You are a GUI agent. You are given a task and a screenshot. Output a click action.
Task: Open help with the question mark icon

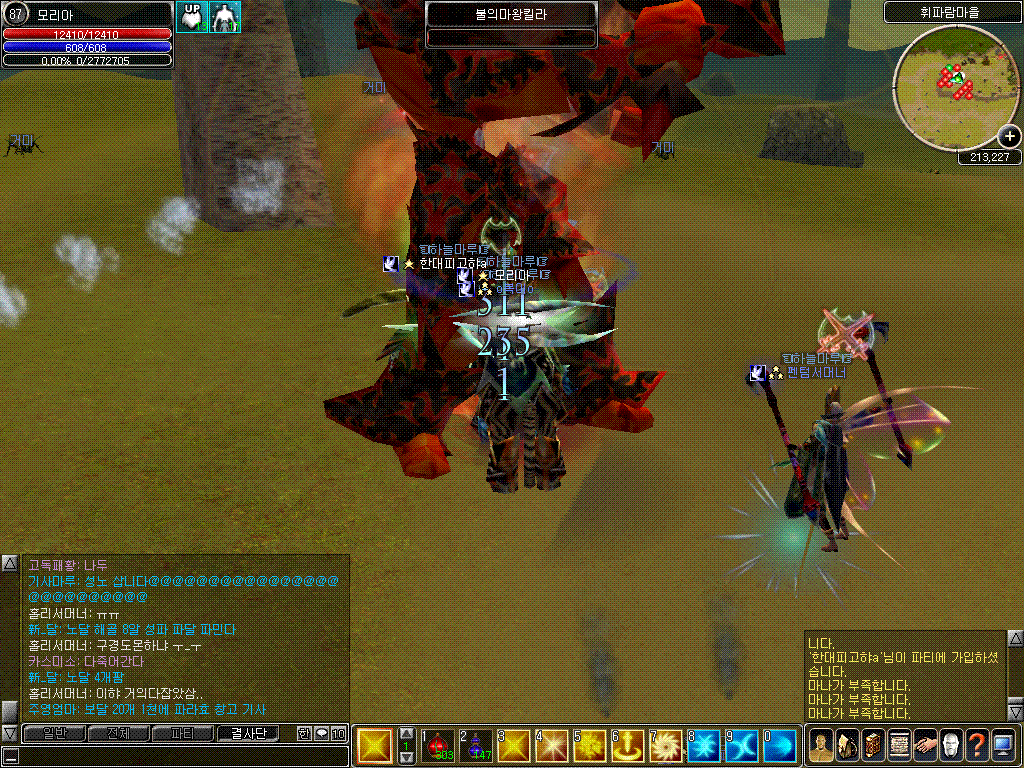pos(977,745)
